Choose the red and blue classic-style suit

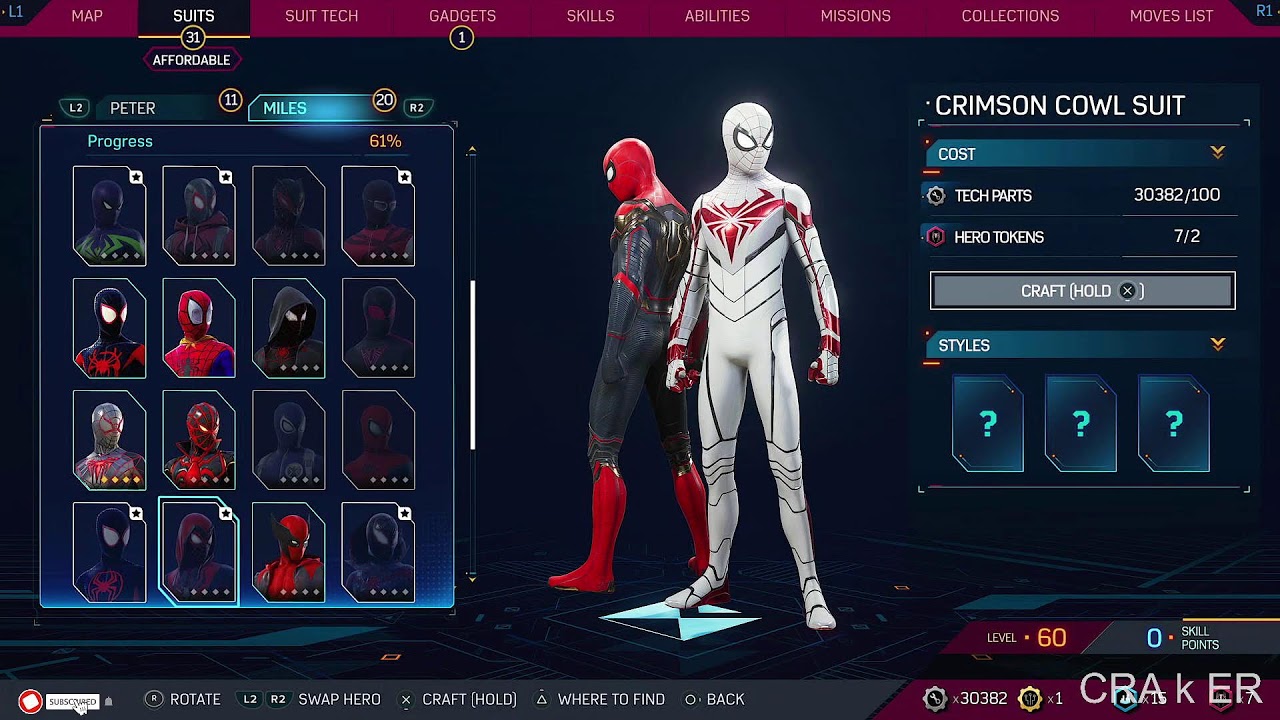[199, 328]
